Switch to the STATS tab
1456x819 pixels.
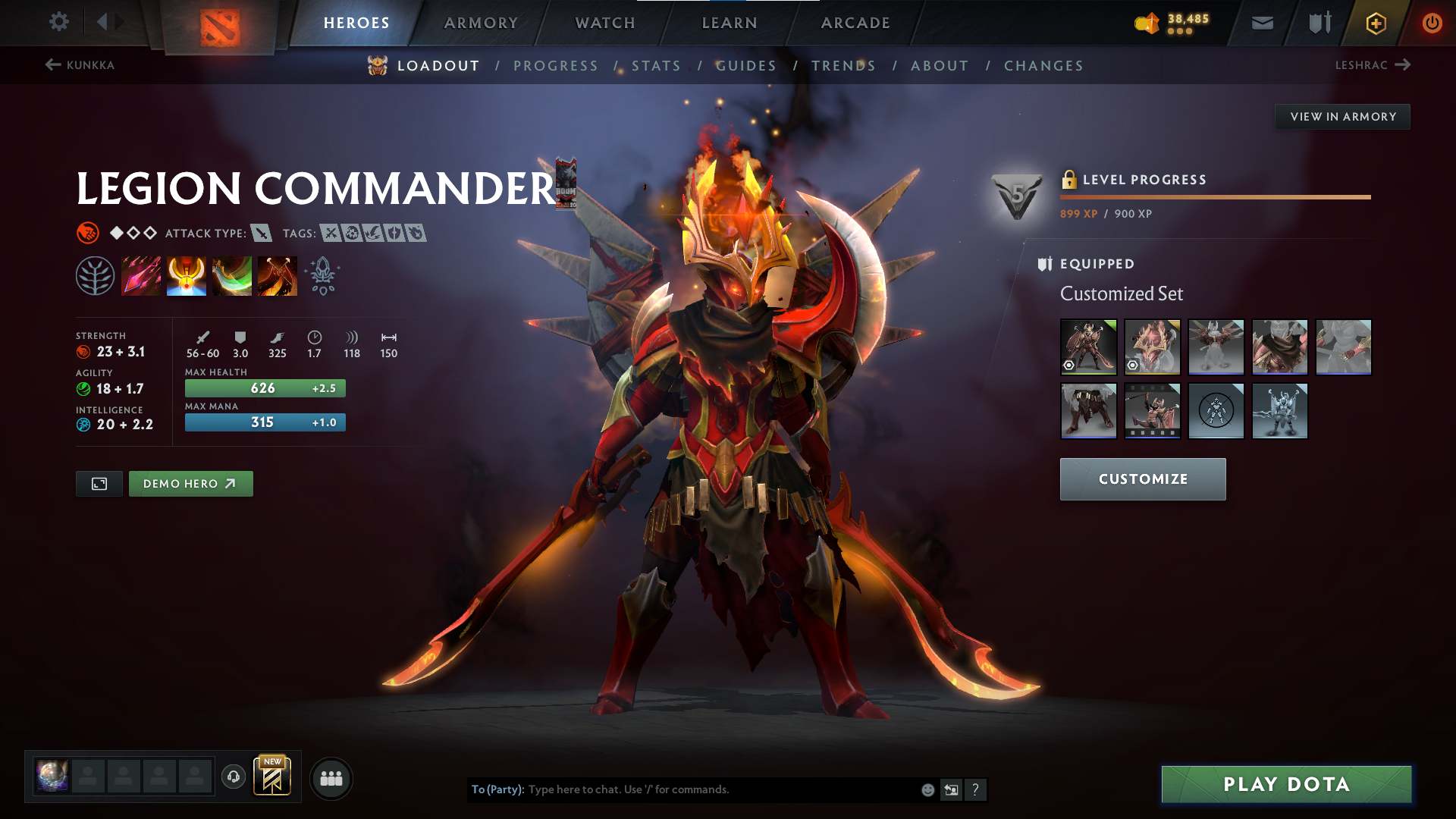[x=657, y=66]
